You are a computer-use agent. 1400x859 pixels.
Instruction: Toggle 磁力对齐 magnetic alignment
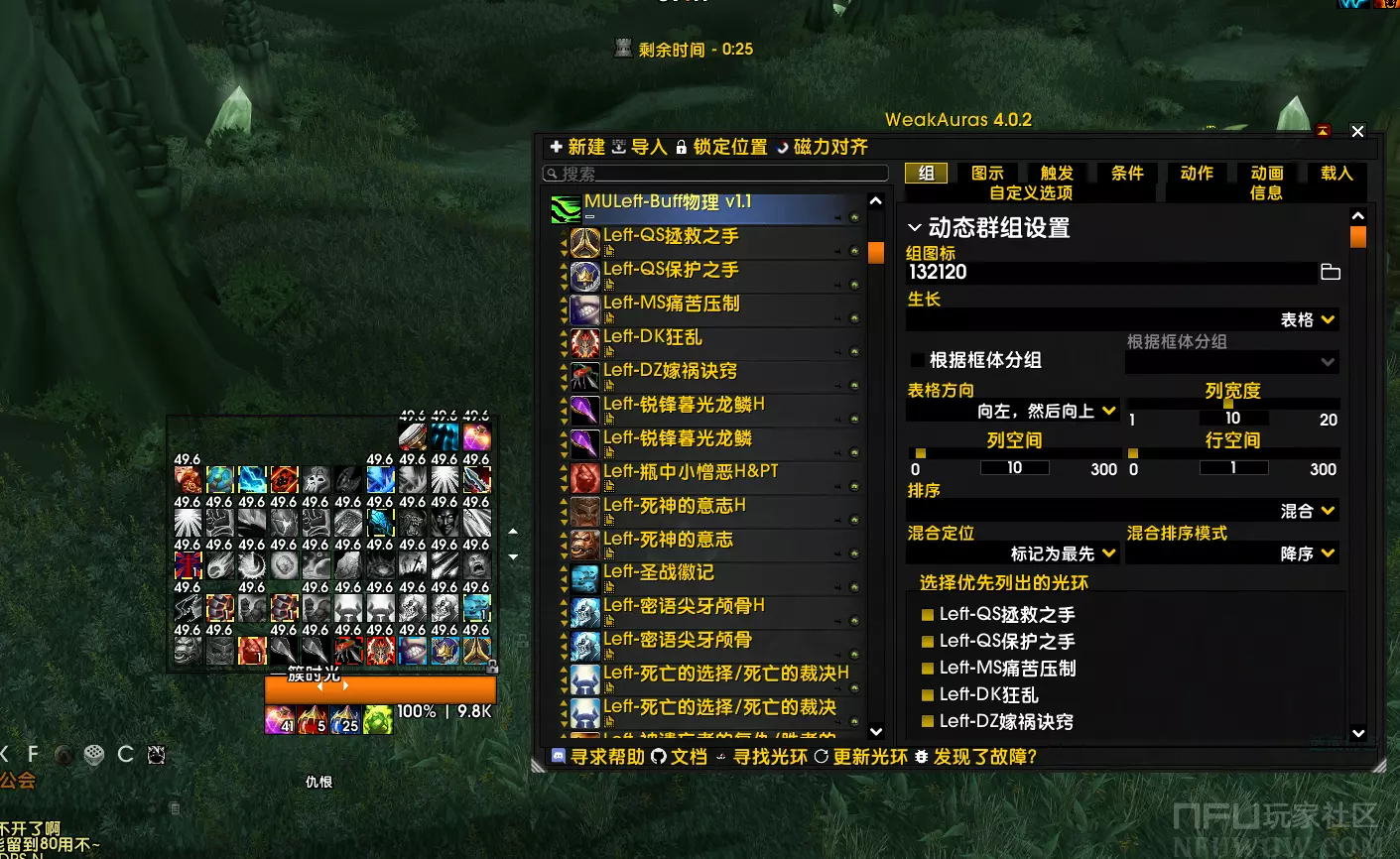click(x=822, y=147)
